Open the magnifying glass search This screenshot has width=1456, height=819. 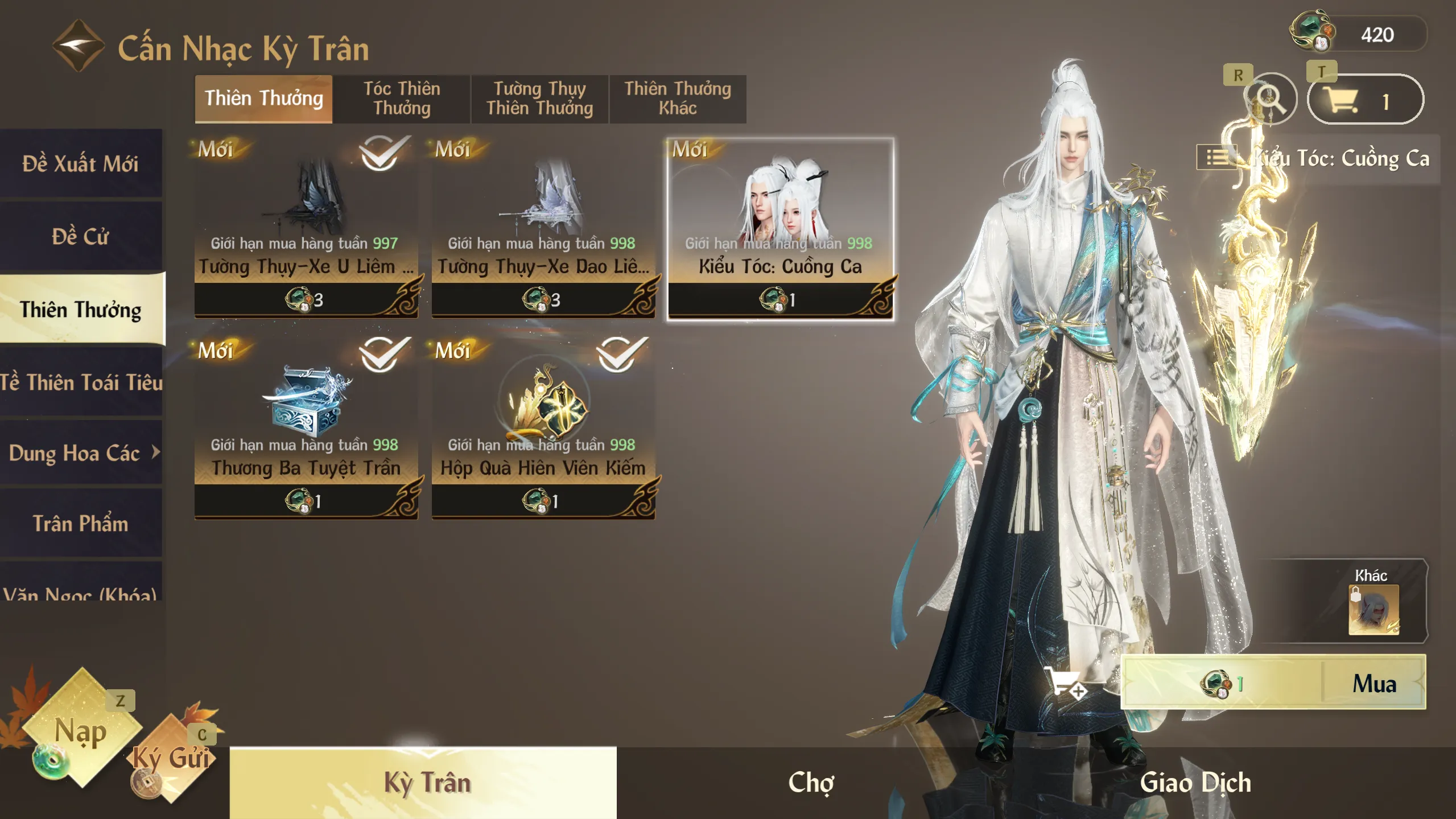[1270, 99]
